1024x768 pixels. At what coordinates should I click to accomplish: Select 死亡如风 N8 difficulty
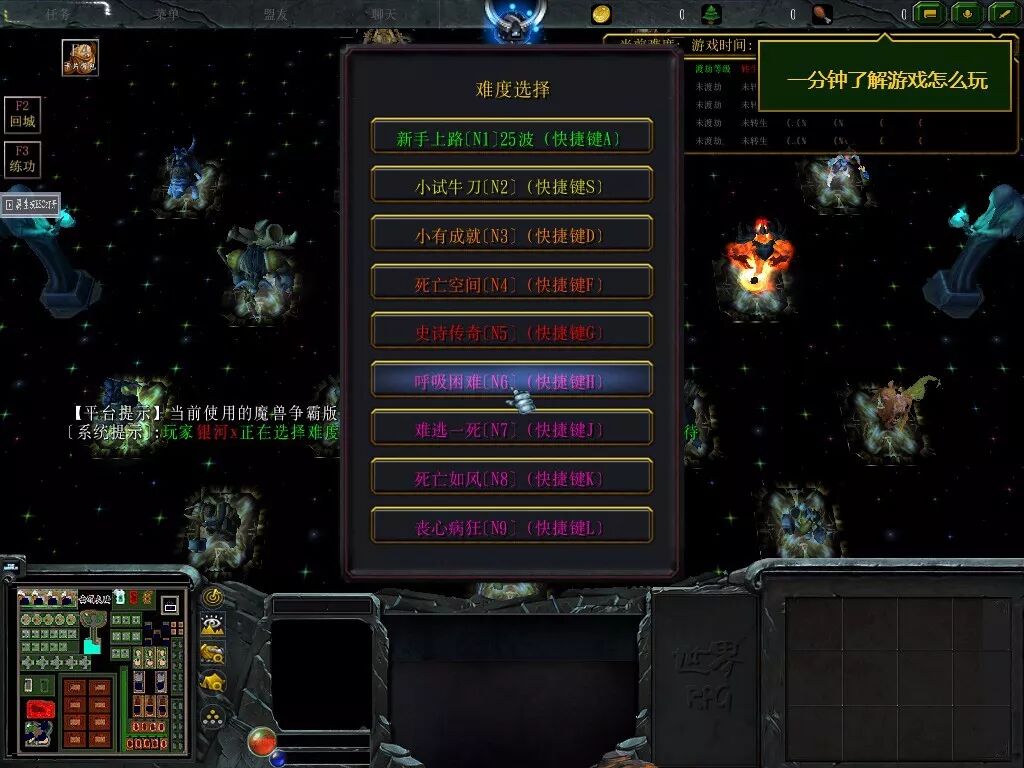pos(511,478)
